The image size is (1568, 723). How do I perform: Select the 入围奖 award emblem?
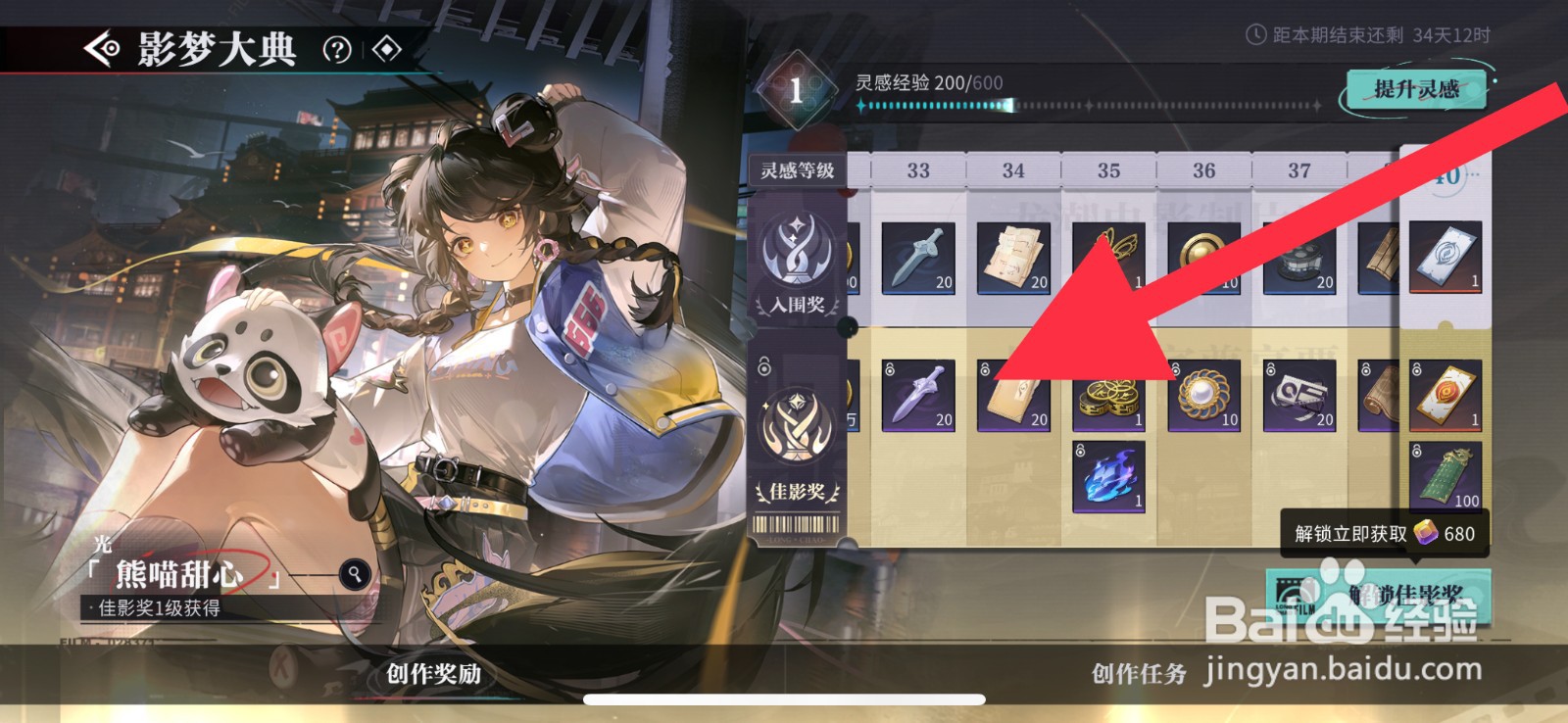coord(797,253)
